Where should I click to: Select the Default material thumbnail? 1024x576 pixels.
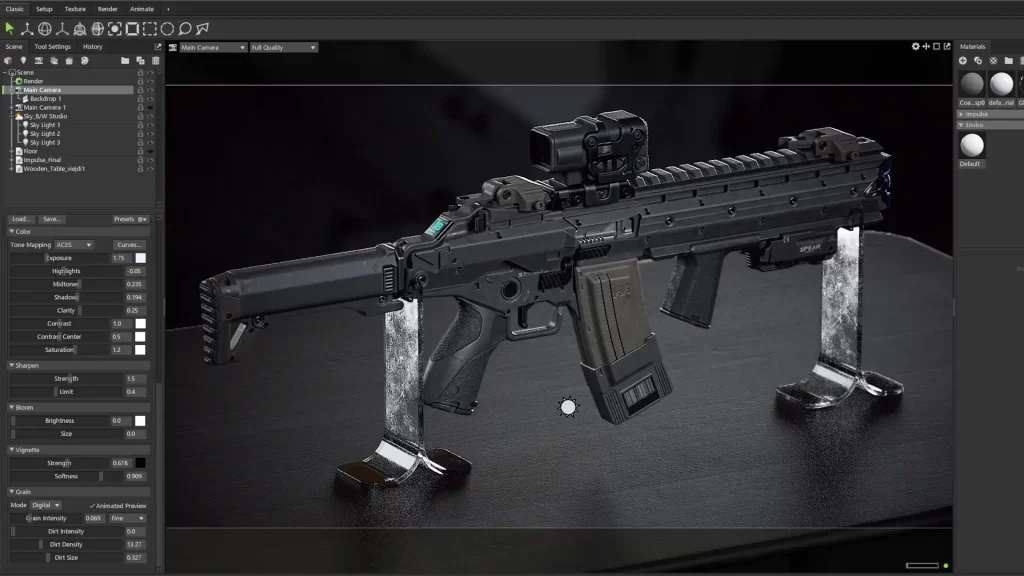click(x=971, y=146)
